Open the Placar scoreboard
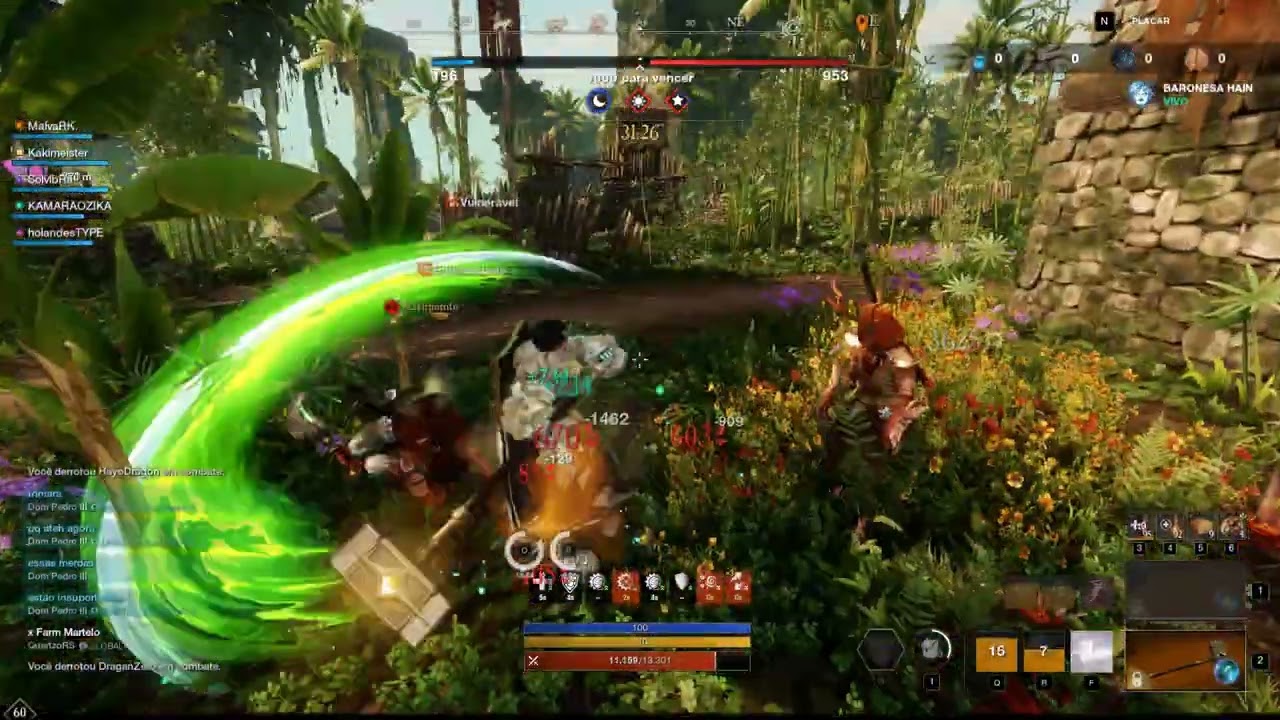The height and width of the screenshot is (720, 1280). coord(1138,21)
